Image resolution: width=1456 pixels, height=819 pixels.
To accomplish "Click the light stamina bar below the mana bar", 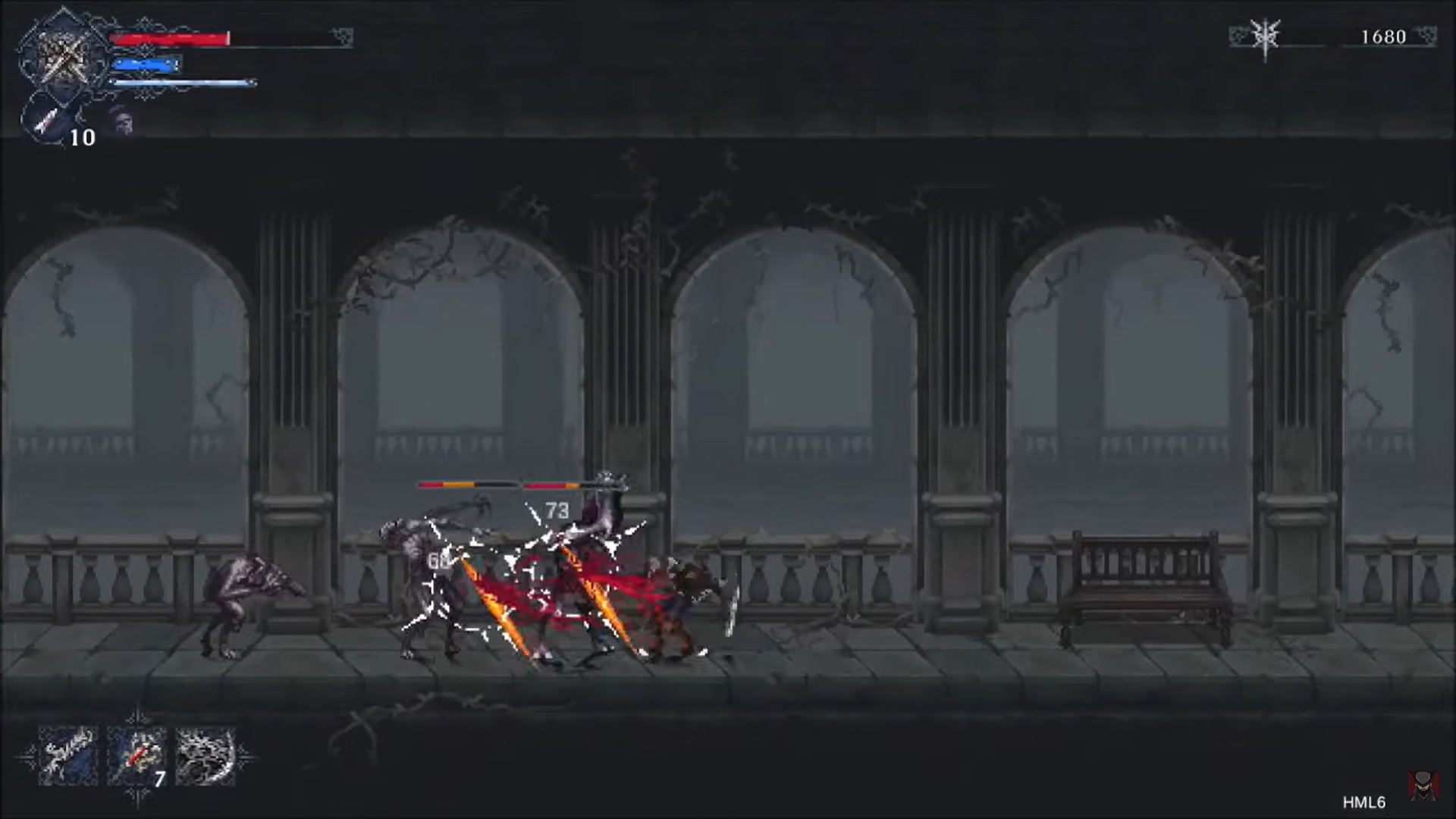I will (x=182, y=82).
